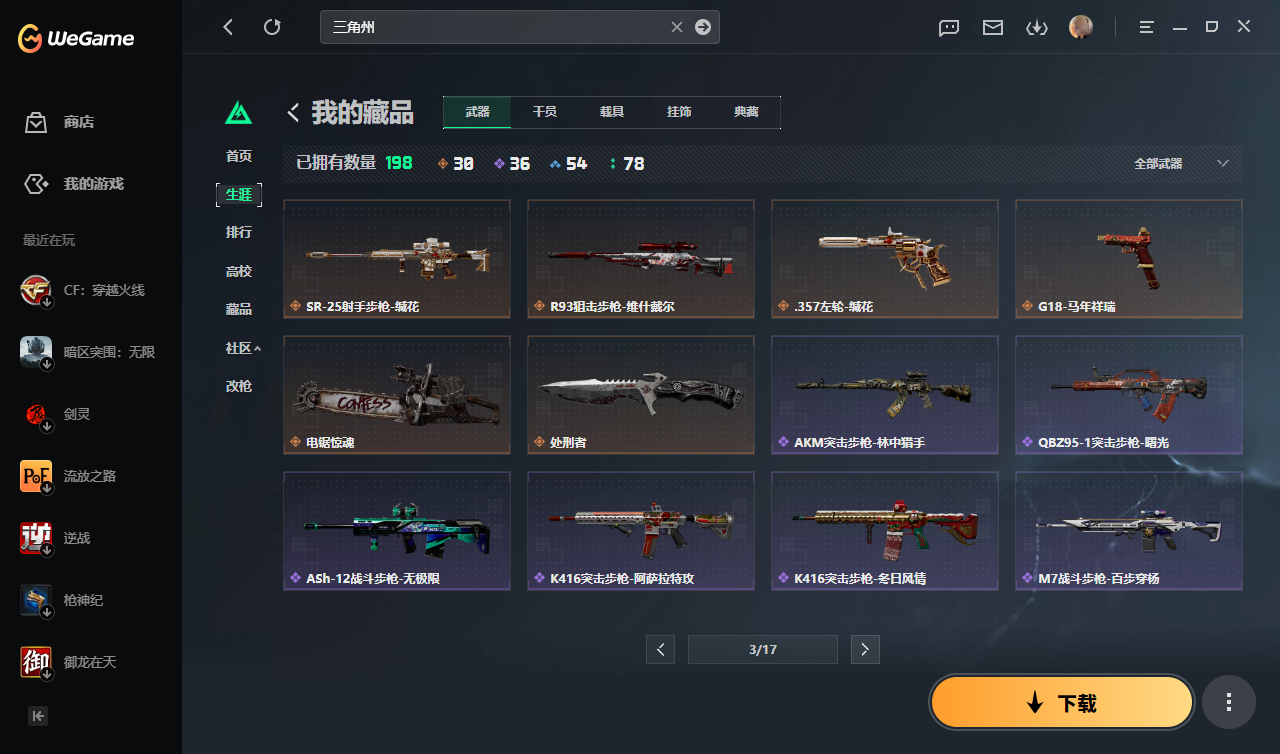Screen dimensions: 1280x754
Task: Toggle the purple rarity filter showing 36
Action: [512, 163]
